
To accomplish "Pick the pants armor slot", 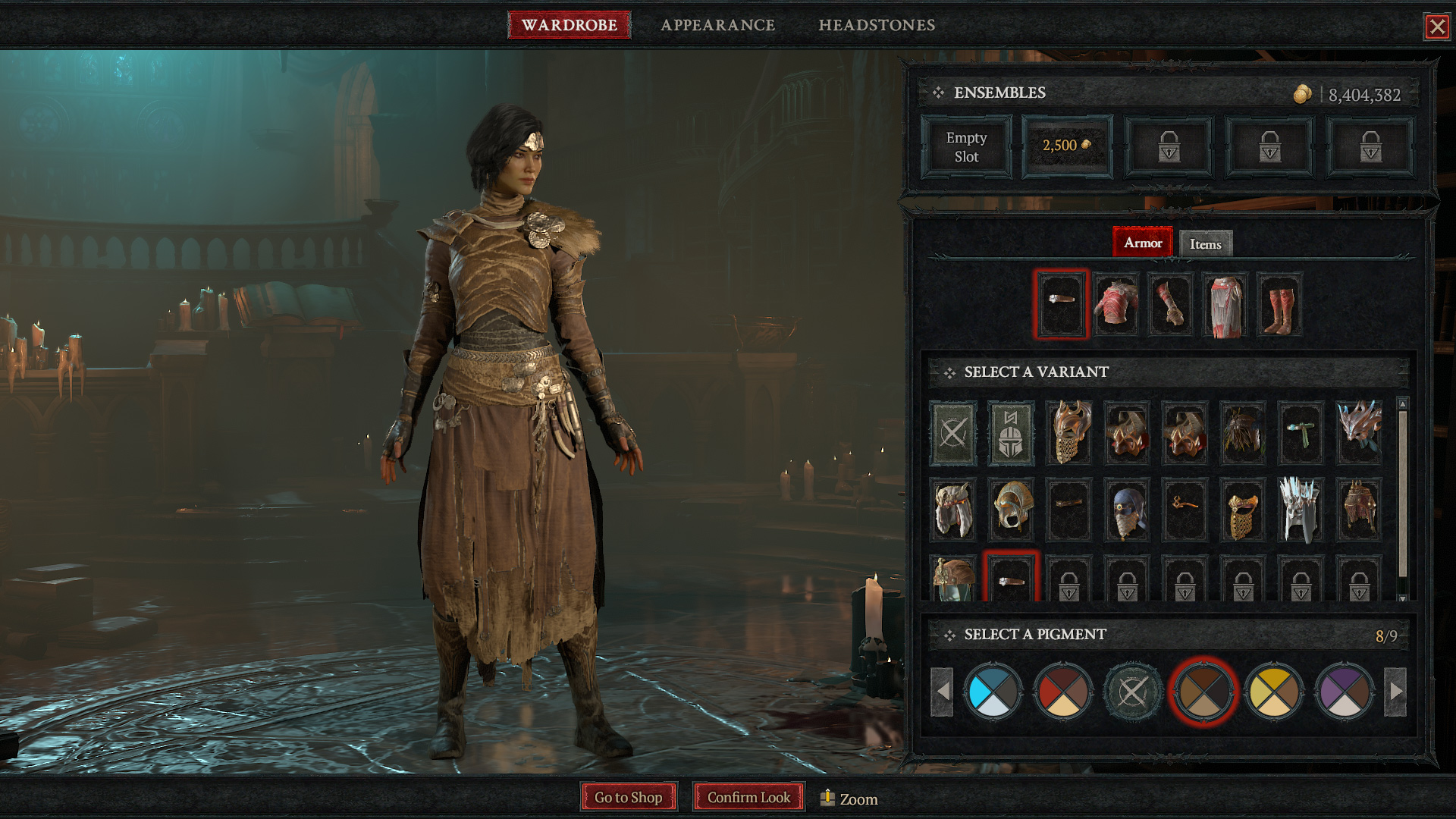I will pos(1225,305).
